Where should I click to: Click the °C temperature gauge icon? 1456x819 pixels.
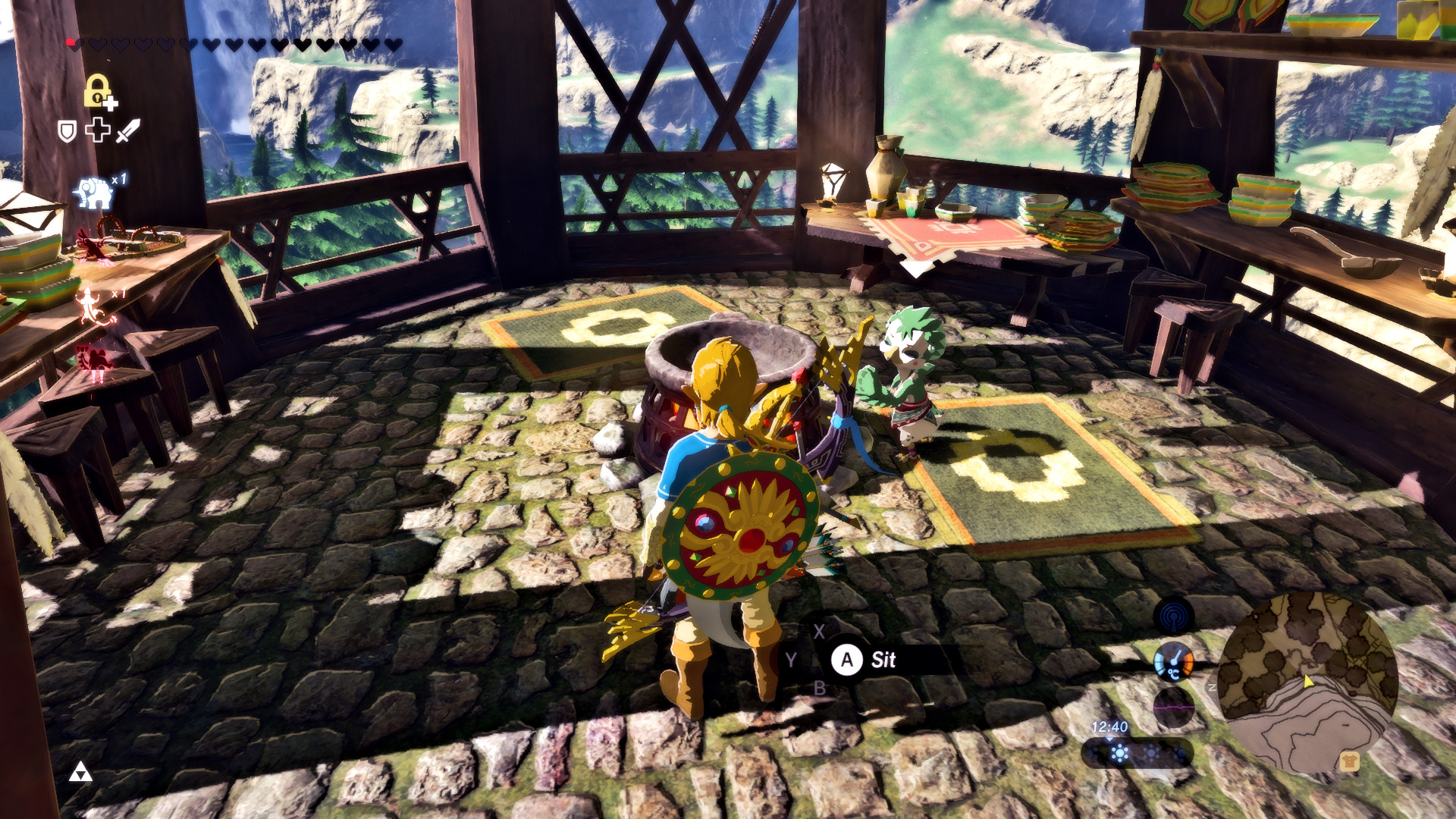pos(1174,663)
